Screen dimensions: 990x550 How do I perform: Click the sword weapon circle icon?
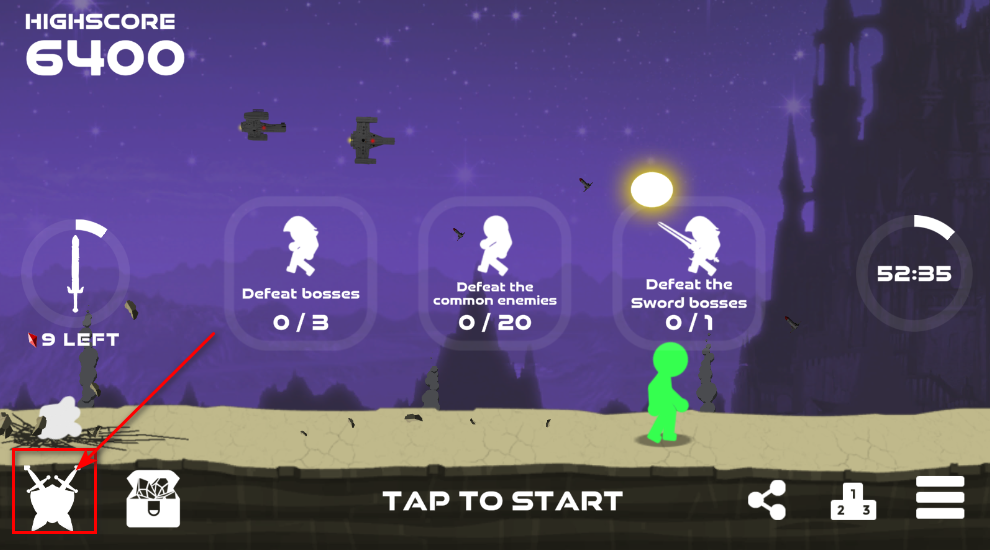(76, 271)
